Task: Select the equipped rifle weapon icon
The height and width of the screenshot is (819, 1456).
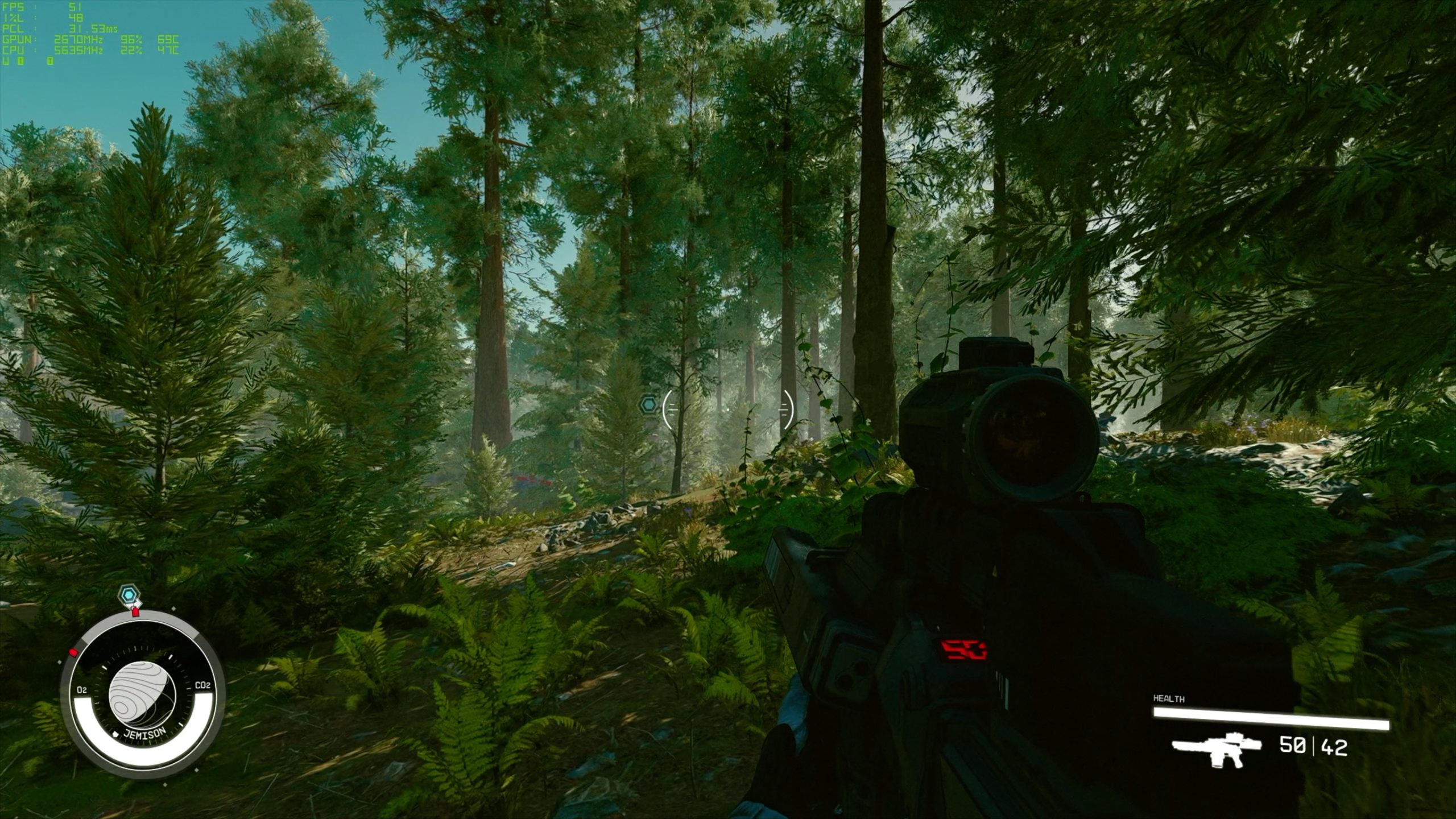Action: [1216, 749]
